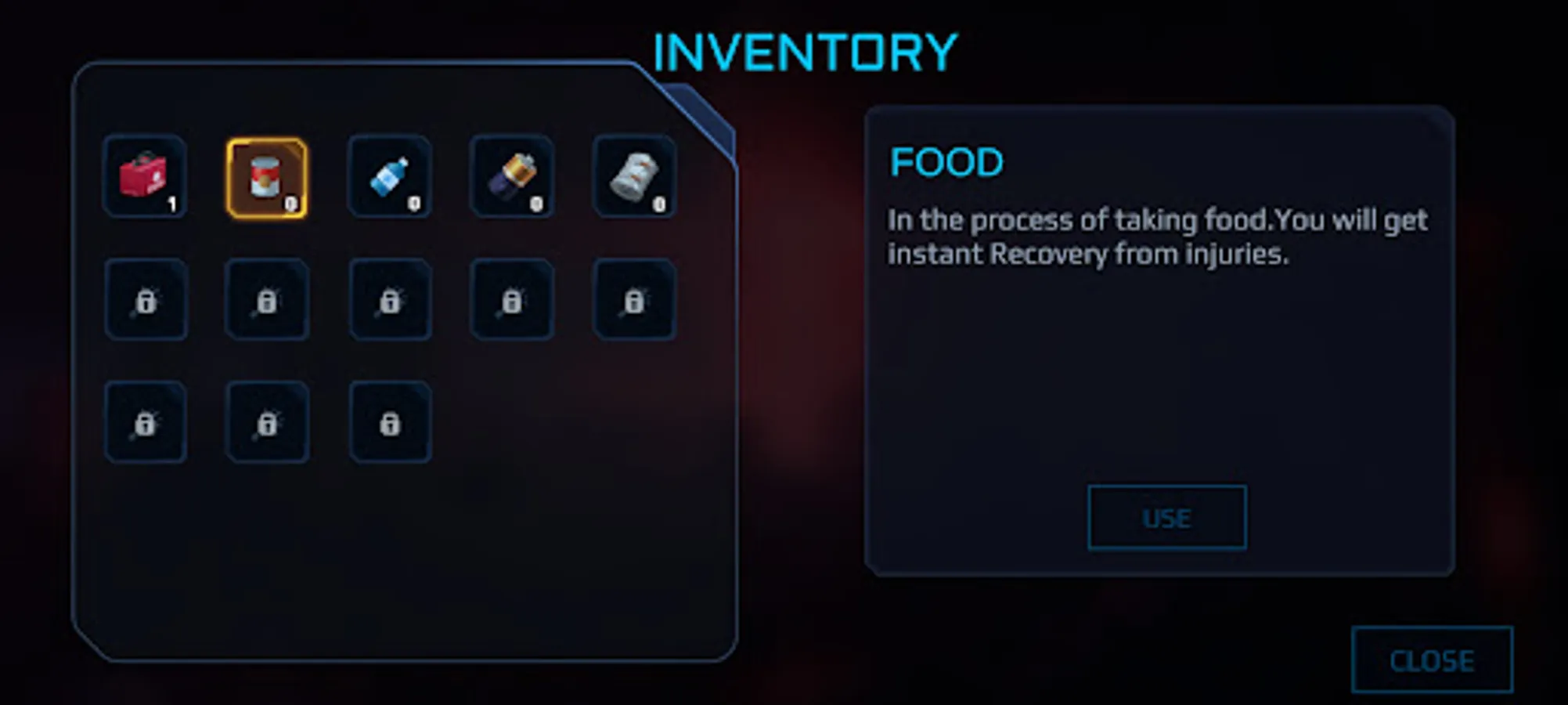Viewport: 1568px width, 705px height.
Task: Click the last locked slot in row two
Action: (634, 299)
